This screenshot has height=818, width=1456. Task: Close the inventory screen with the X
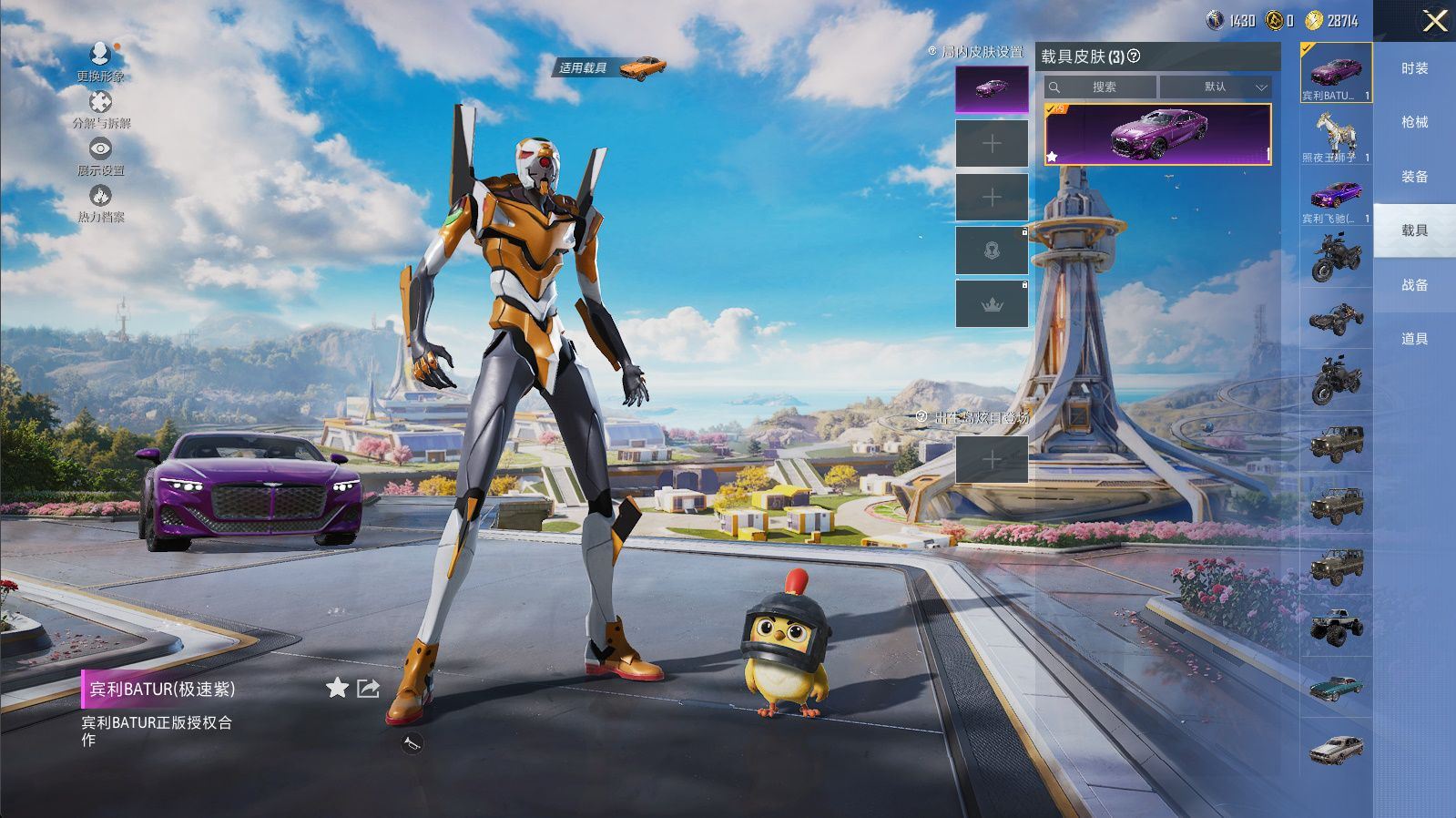click(x=1435, y=21)
